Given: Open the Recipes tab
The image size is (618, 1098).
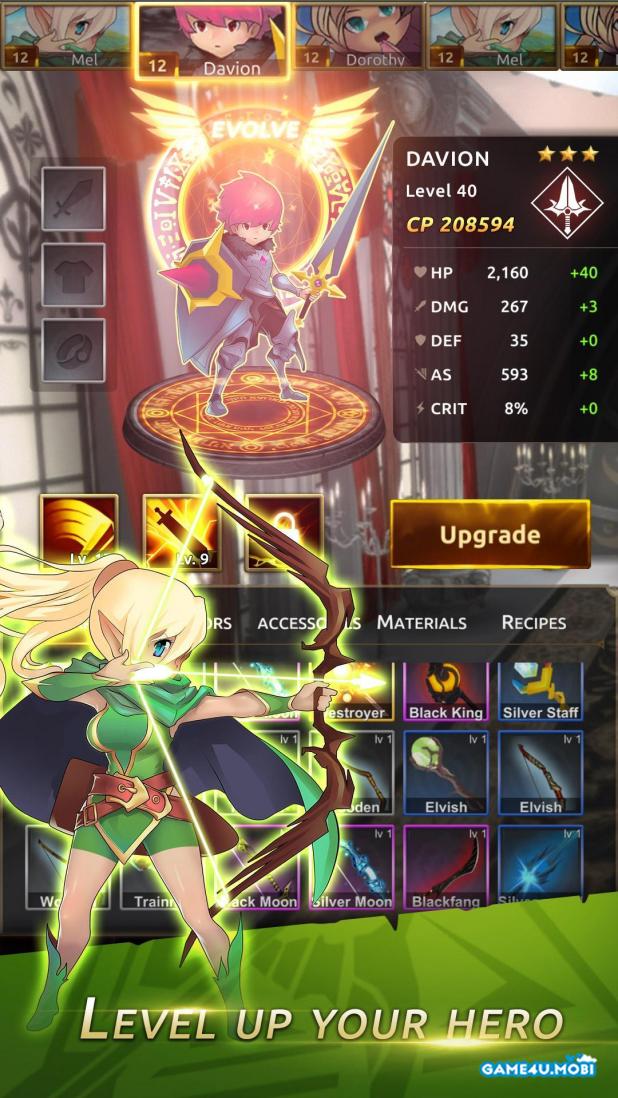Looking at the screenshot, I should point(533,622).
